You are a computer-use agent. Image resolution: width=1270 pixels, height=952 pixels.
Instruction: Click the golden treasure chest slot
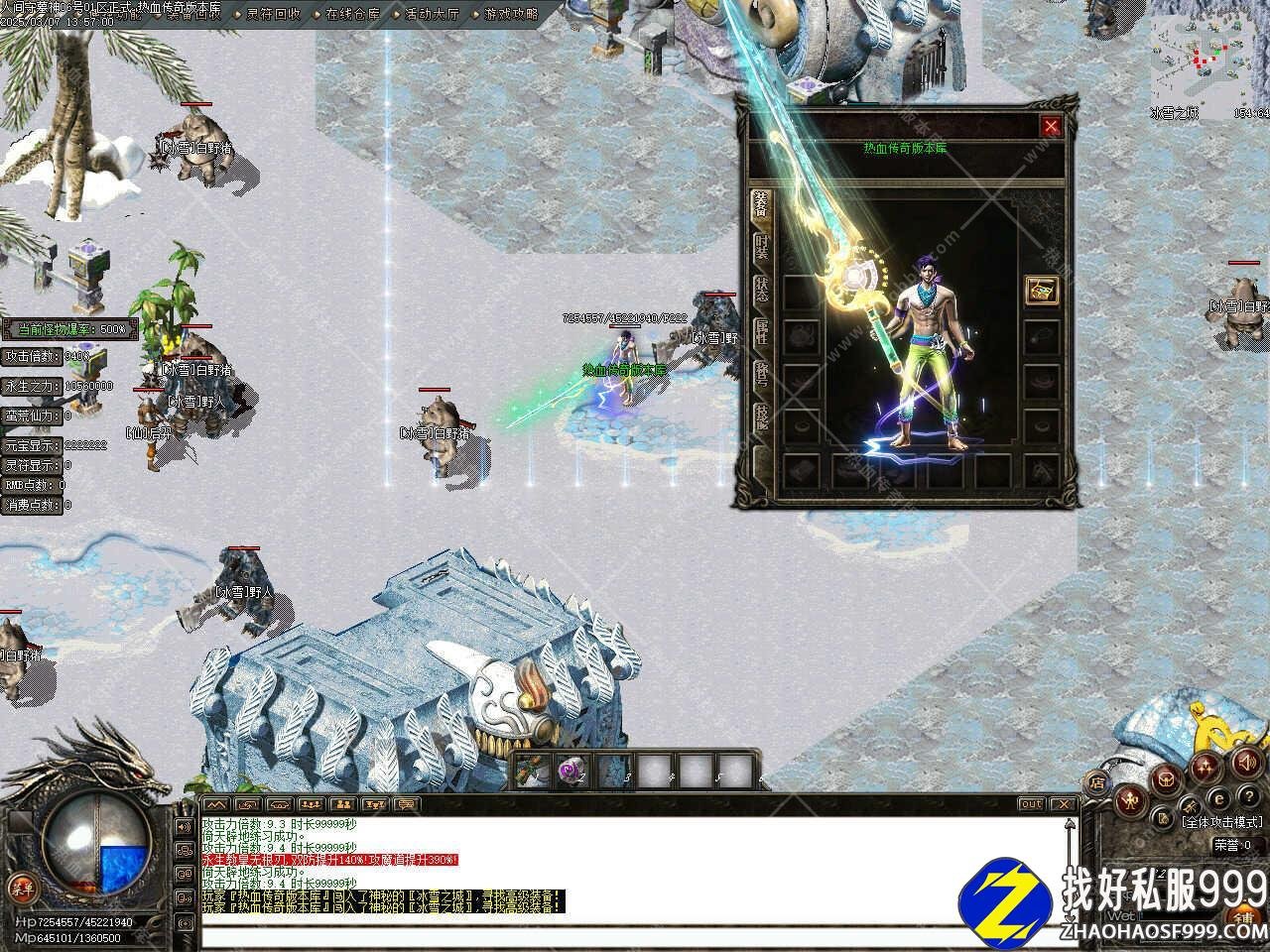1041,291
